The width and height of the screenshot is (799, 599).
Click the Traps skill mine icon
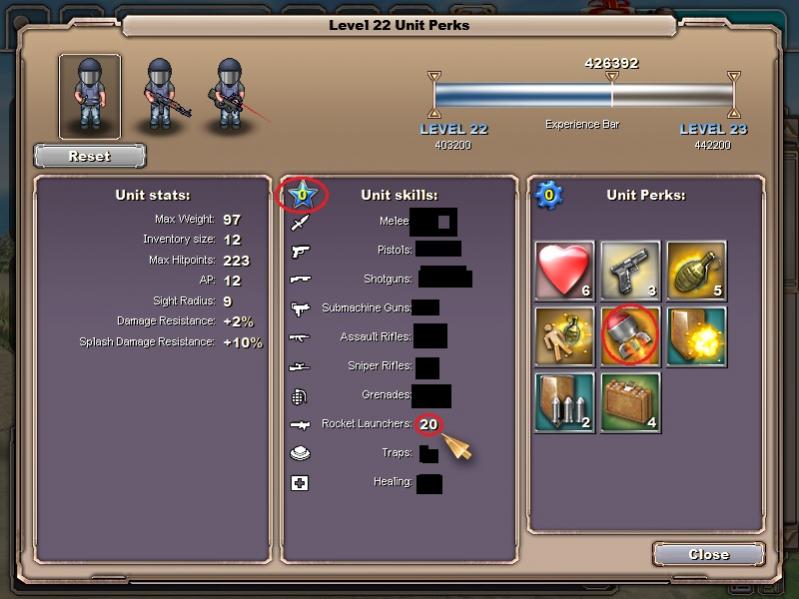point(300,453)
